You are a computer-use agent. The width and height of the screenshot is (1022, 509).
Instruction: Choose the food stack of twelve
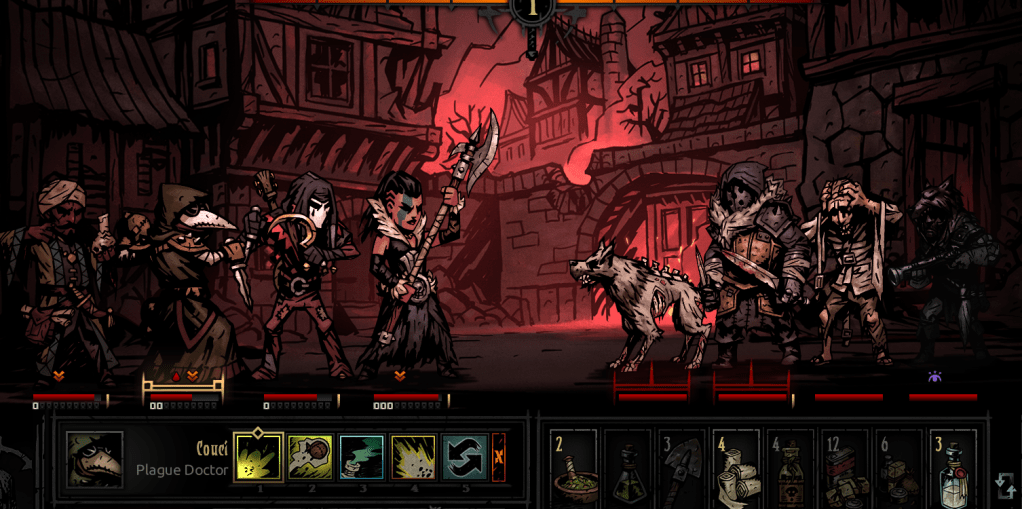coord(845,467)
